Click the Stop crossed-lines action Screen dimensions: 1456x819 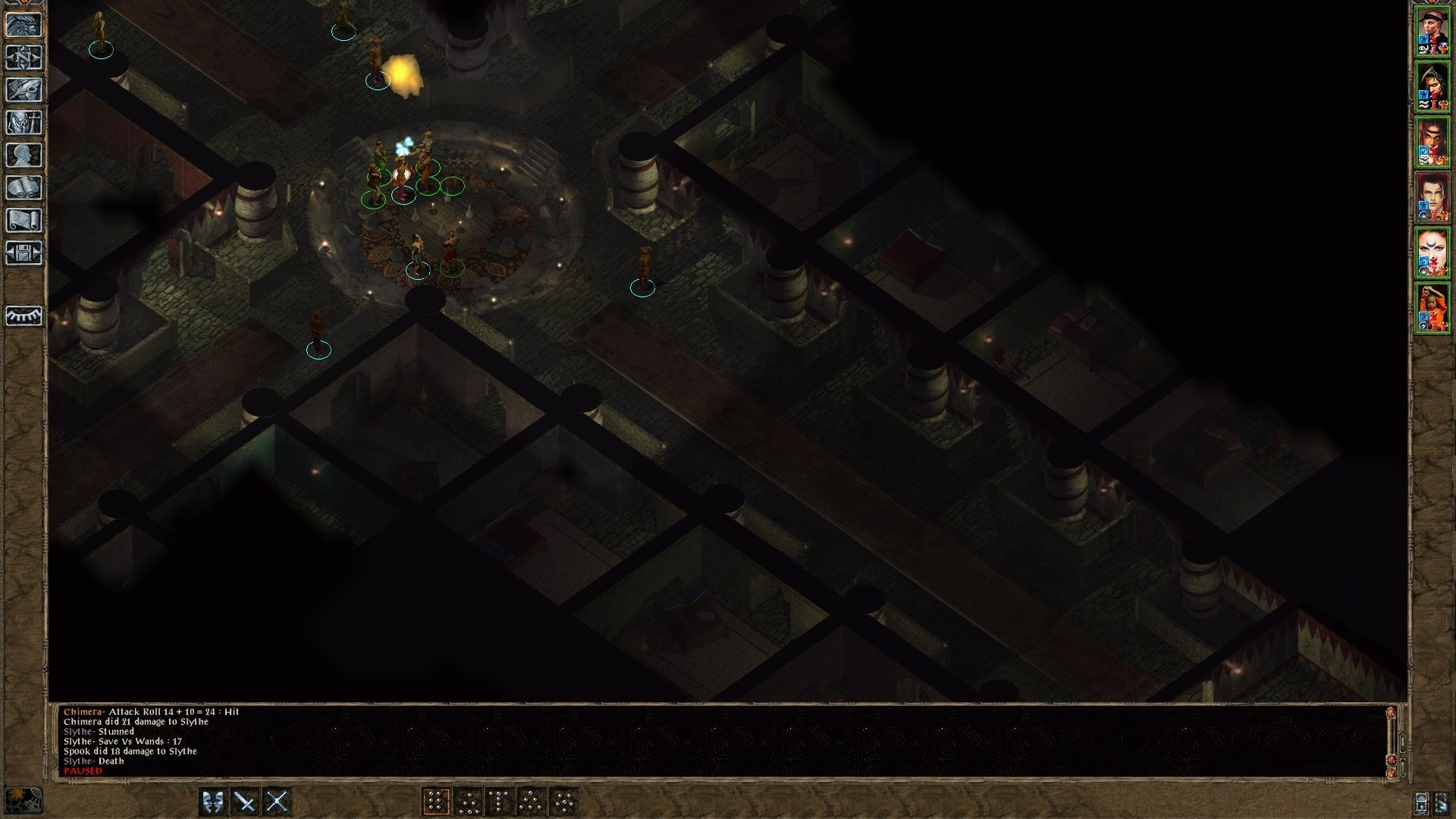click(277, 802)
